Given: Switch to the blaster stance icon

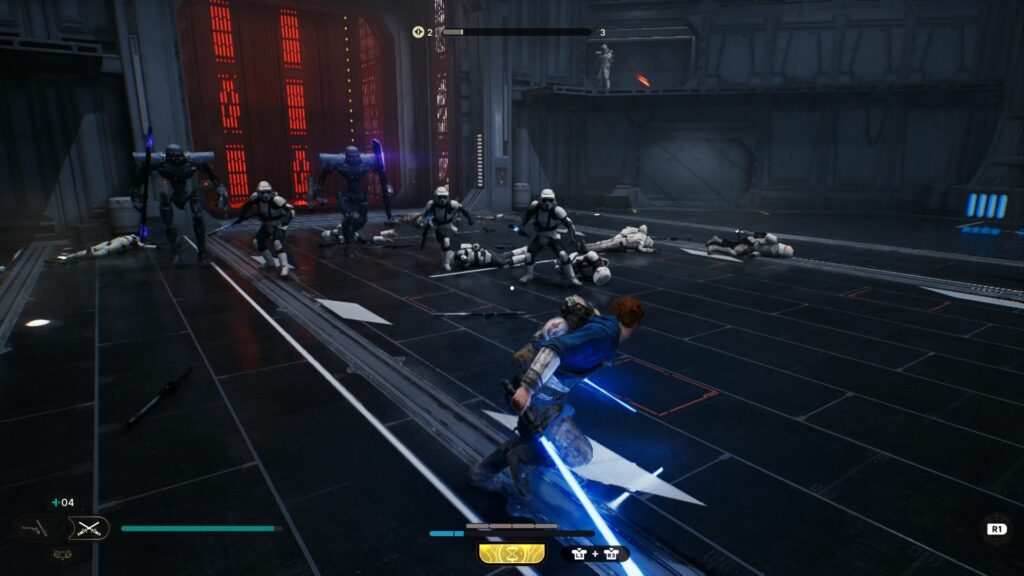Looking at the screenshot, I should (x=34, y=527).
